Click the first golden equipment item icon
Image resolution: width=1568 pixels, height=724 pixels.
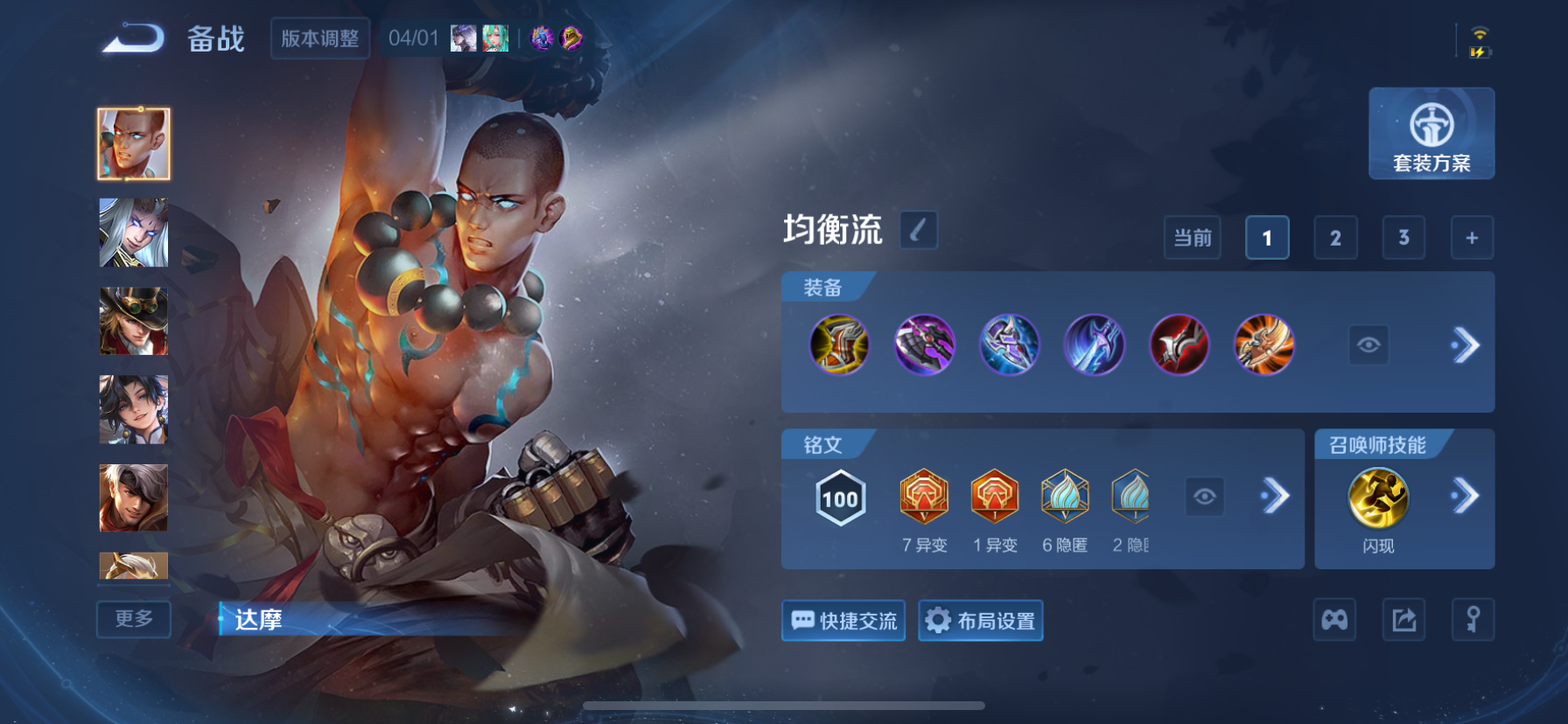pos(839,345)
